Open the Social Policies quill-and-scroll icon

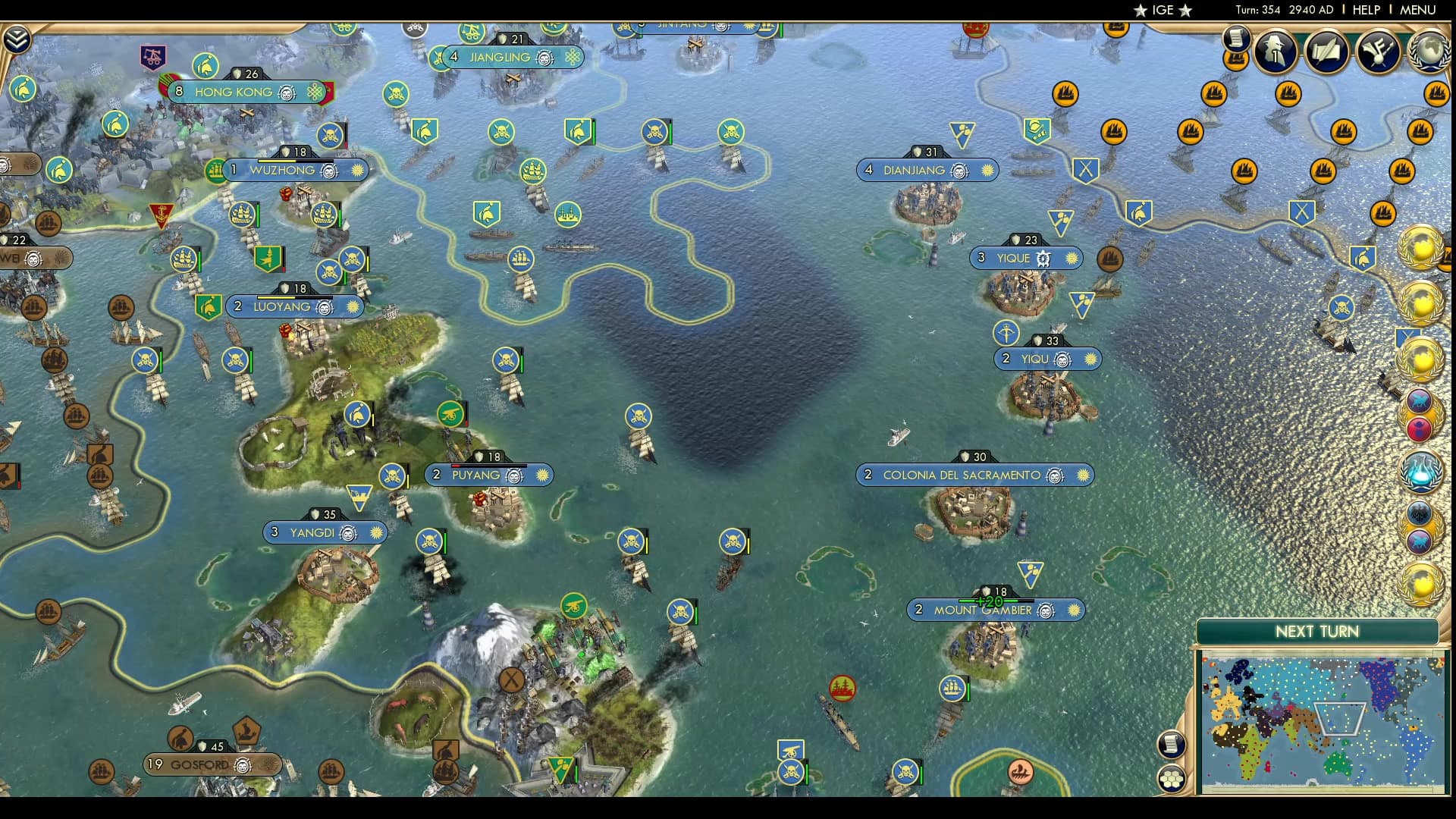[x=1326, y=52]
